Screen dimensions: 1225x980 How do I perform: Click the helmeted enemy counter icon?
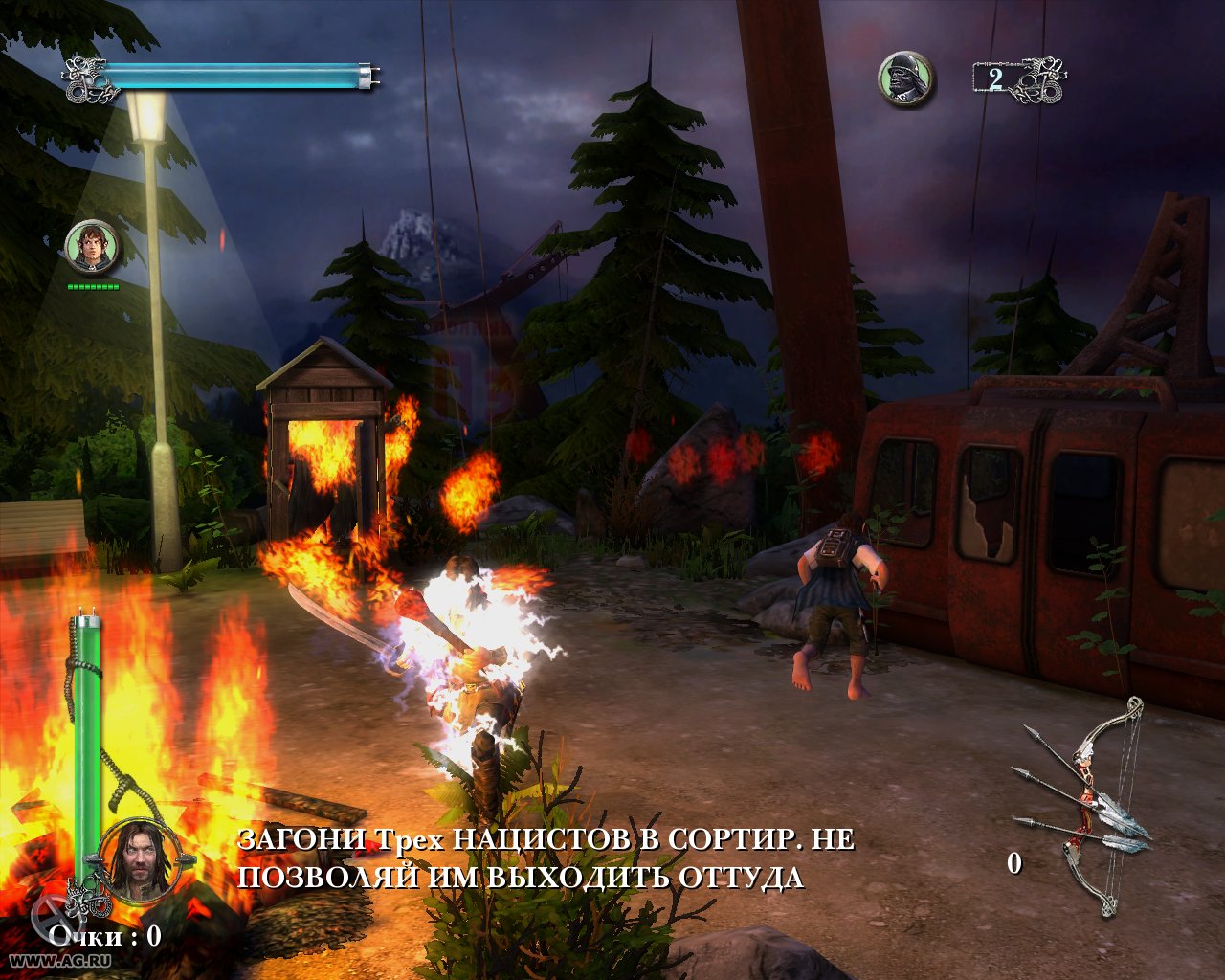point(905,78)
